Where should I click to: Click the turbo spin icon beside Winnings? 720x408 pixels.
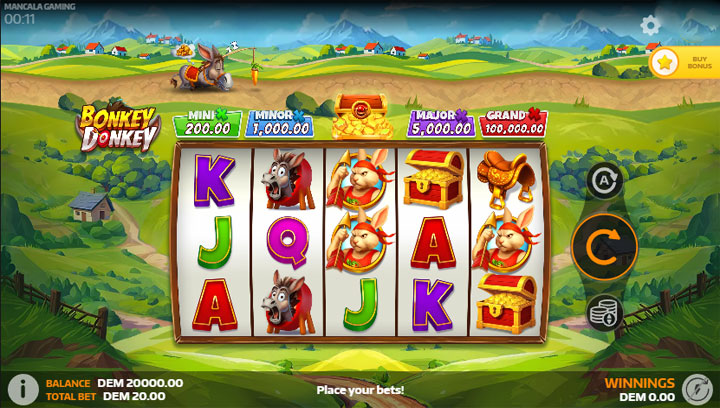(696, 388)
